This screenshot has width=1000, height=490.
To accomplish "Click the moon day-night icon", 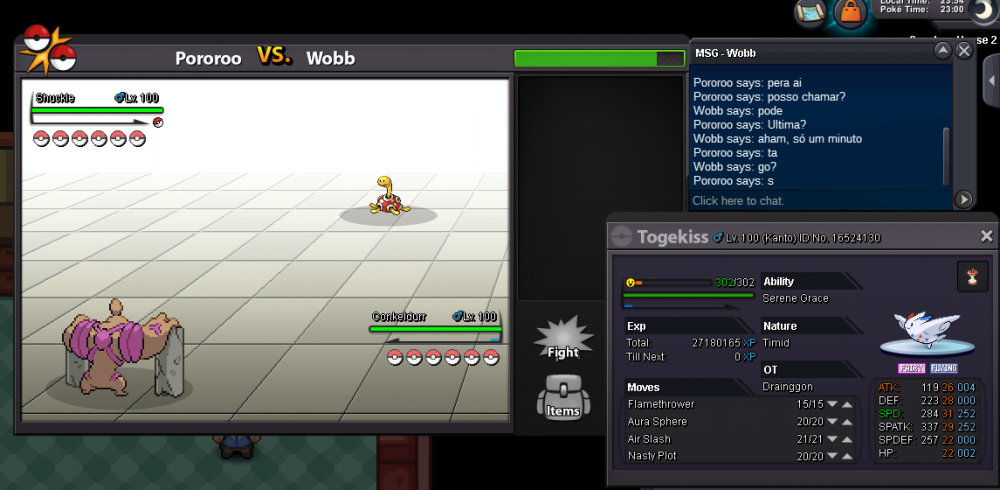I will pos(983,10).
